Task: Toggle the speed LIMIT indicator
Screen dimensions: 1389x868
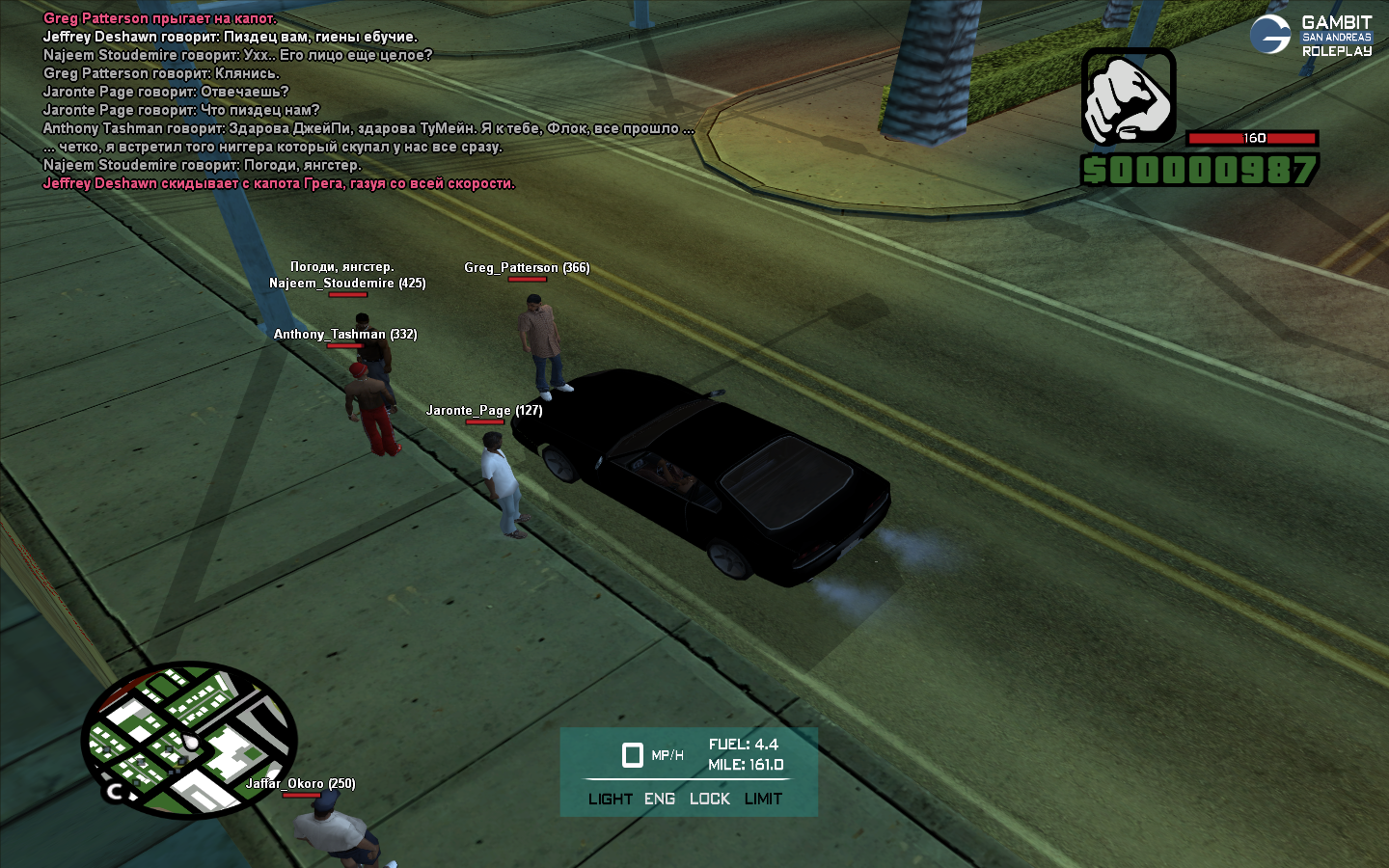Action: click(763, 799)
